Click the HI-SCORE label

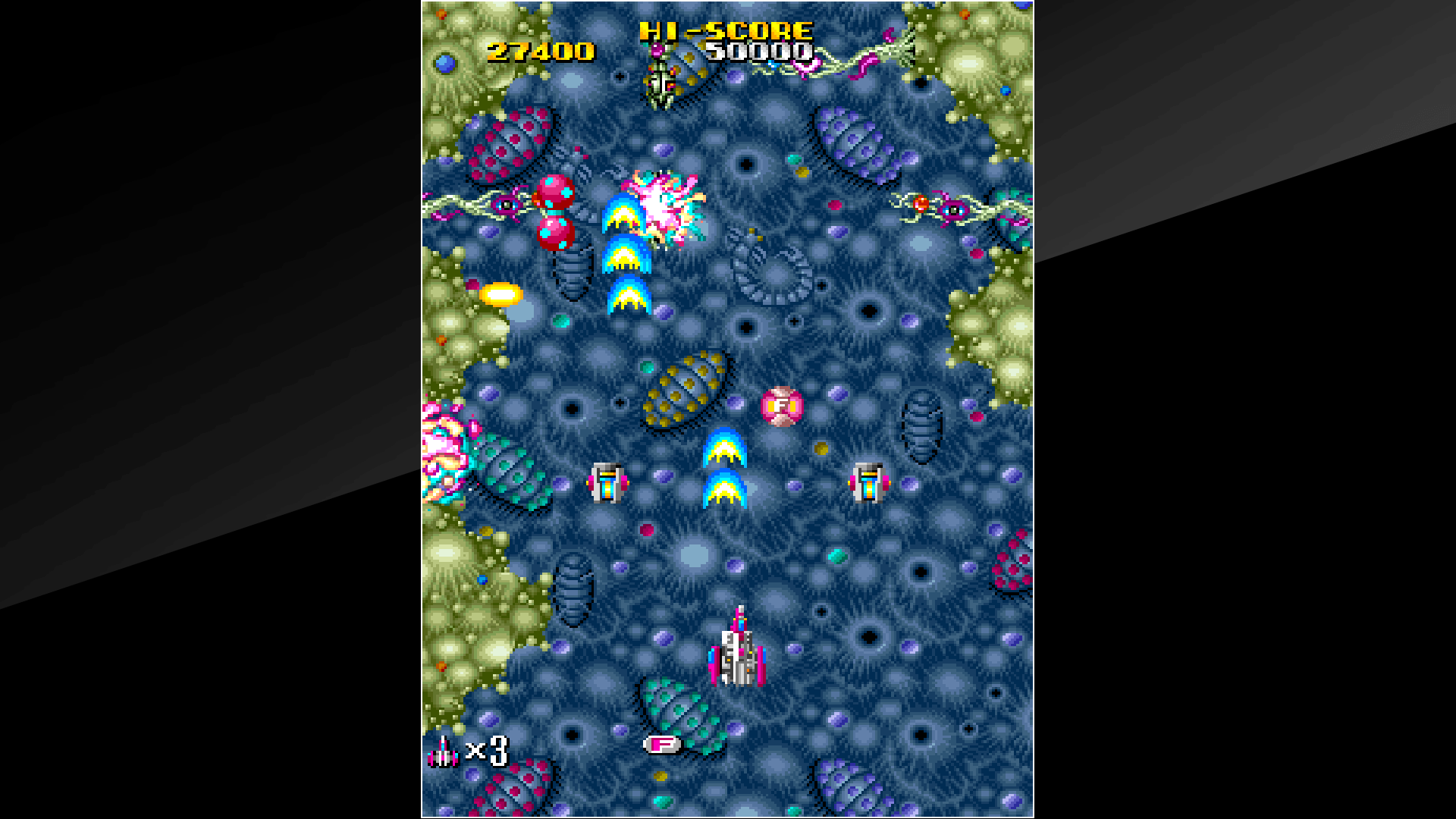(724, 31)
